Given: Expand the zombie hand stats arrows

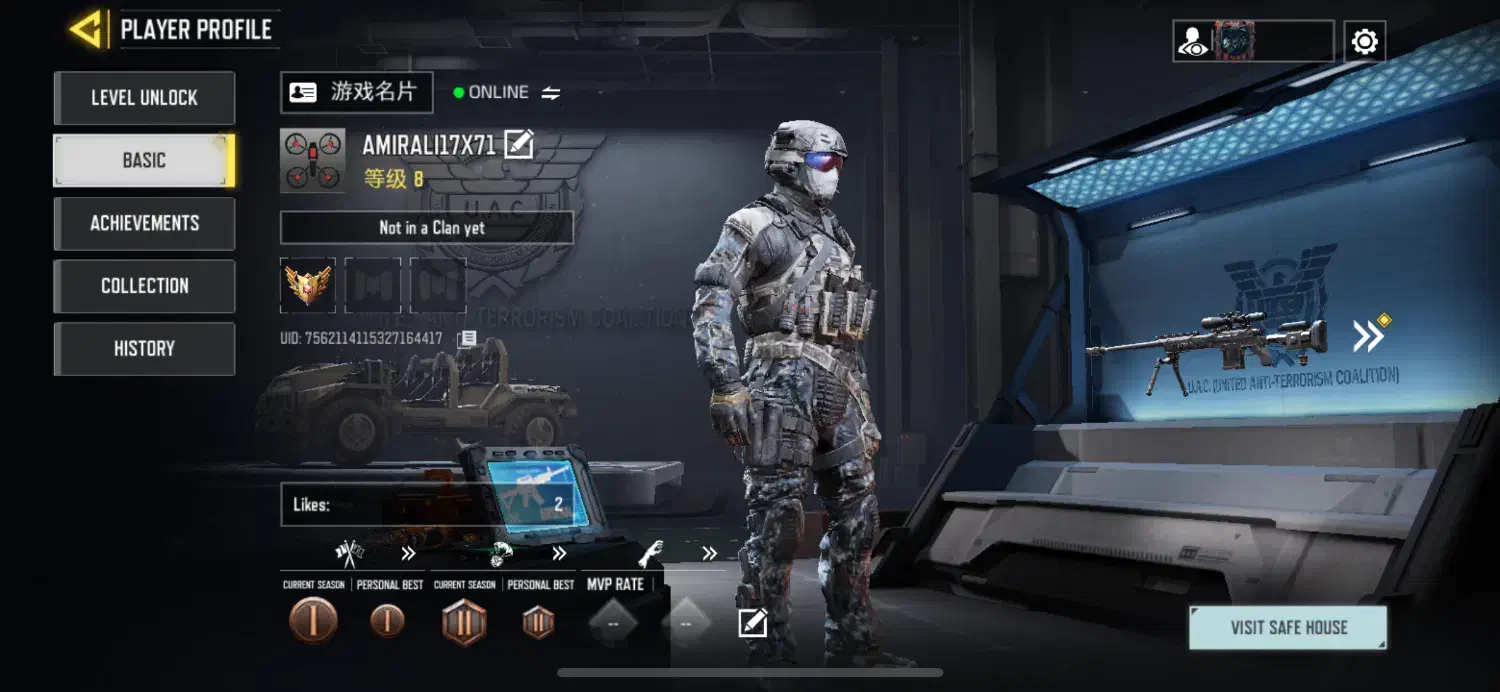Looking at the screenshot, I should coord(709,553).
